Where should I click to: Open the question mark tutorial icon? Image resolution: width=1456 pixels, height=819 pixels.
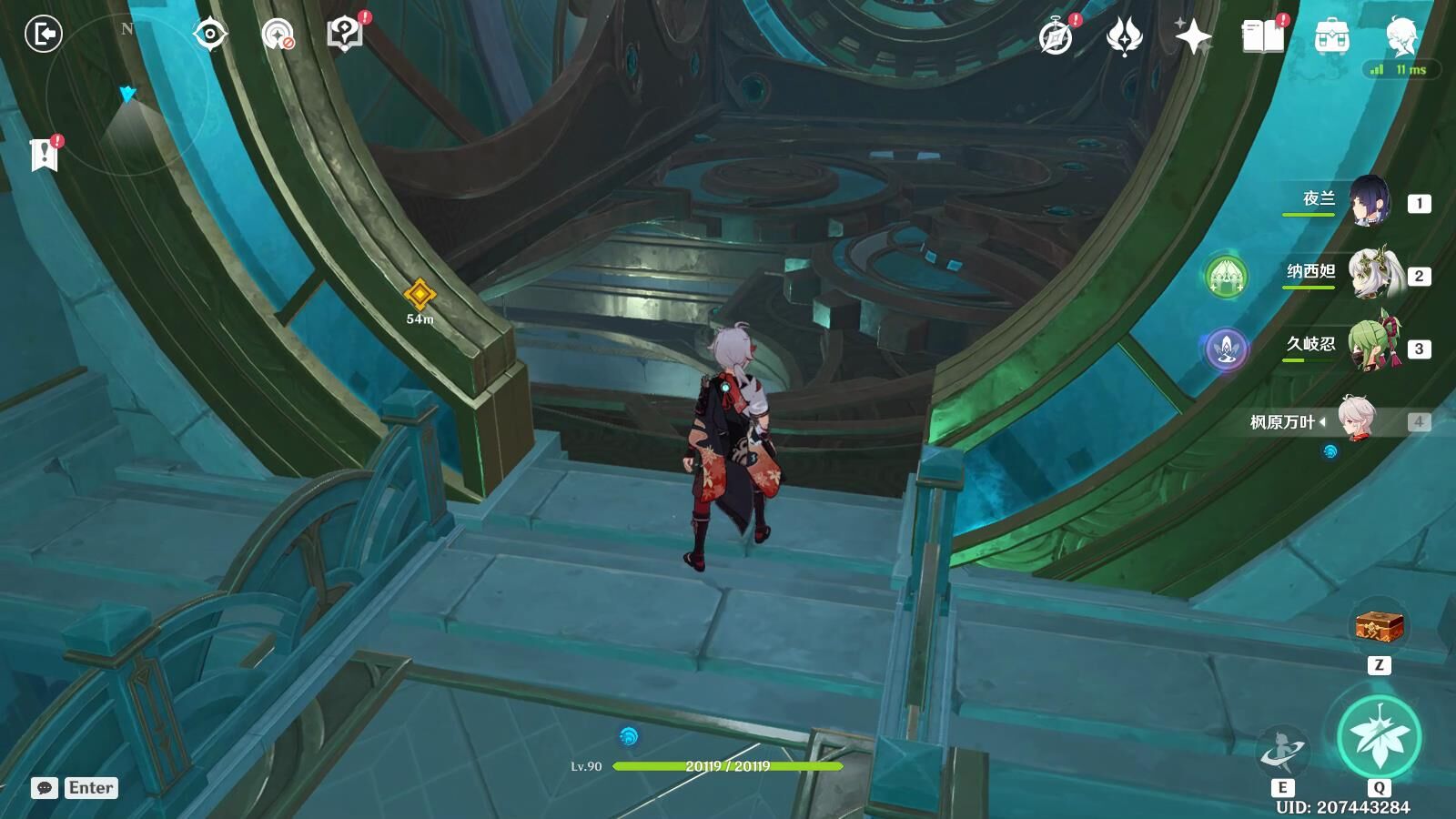click(344, 35)
